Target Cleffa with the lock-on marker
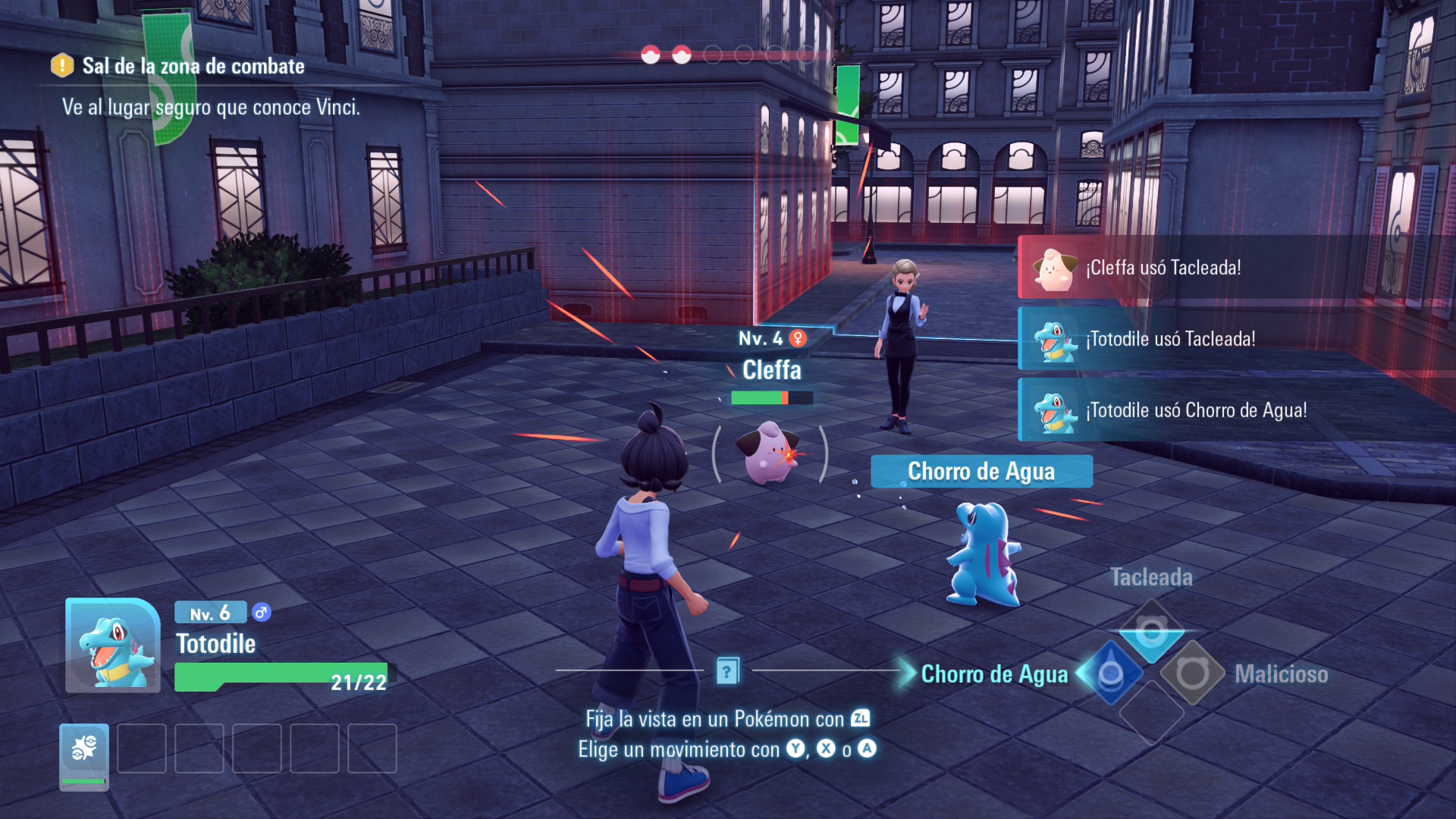This screenshot has height=819, width=1456. pyautogui.click(x=770, y=453)
